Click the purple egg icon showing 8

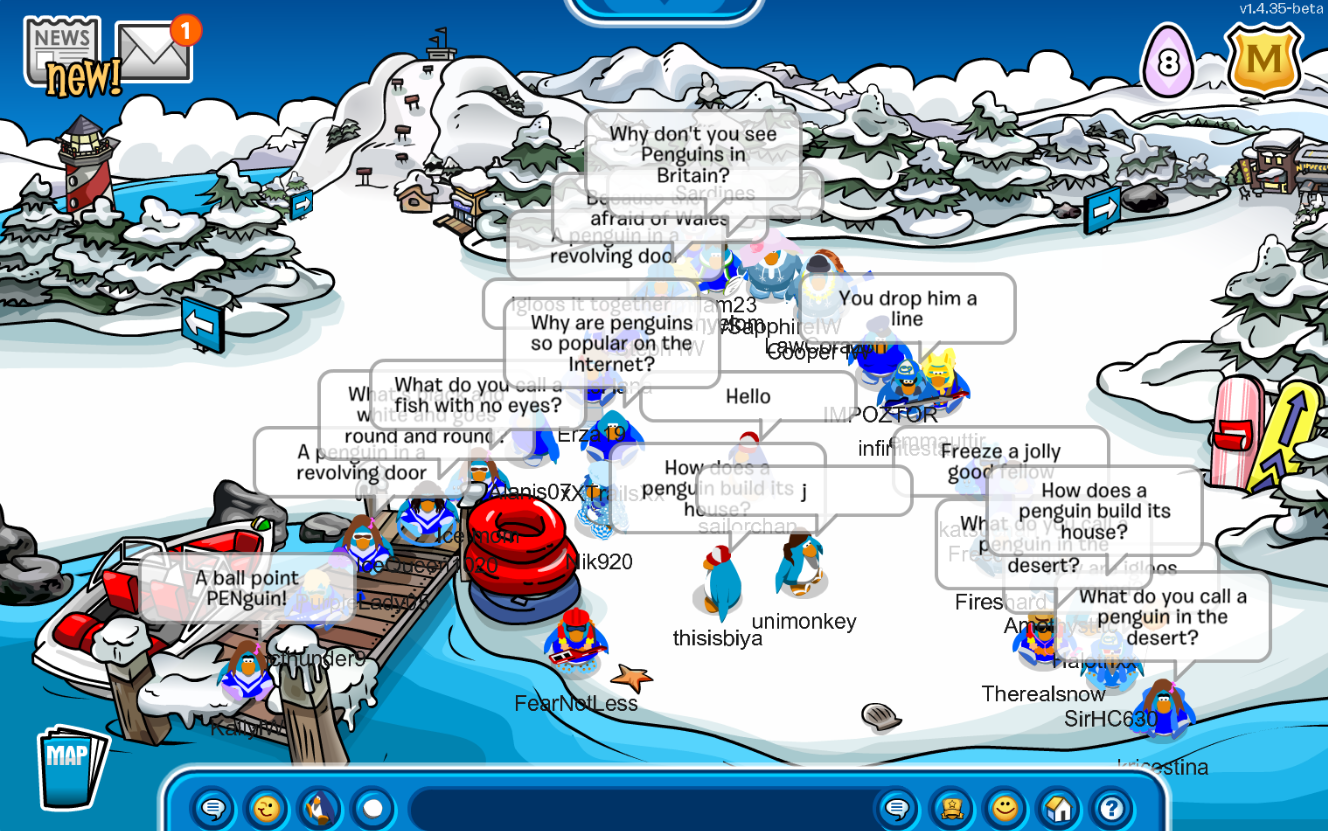1167,63
